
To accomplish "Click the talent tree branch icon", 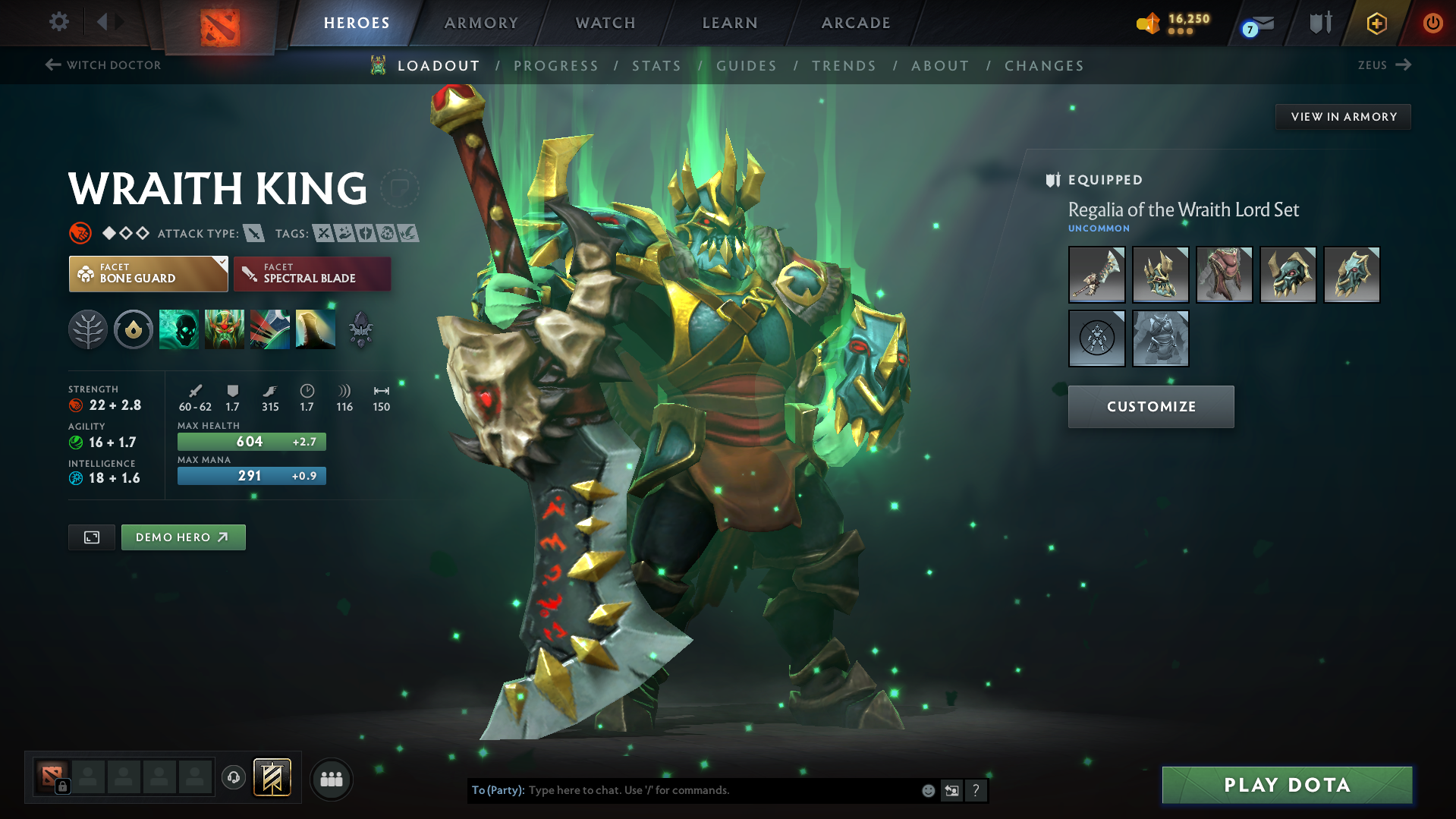I will click(88, 329).
